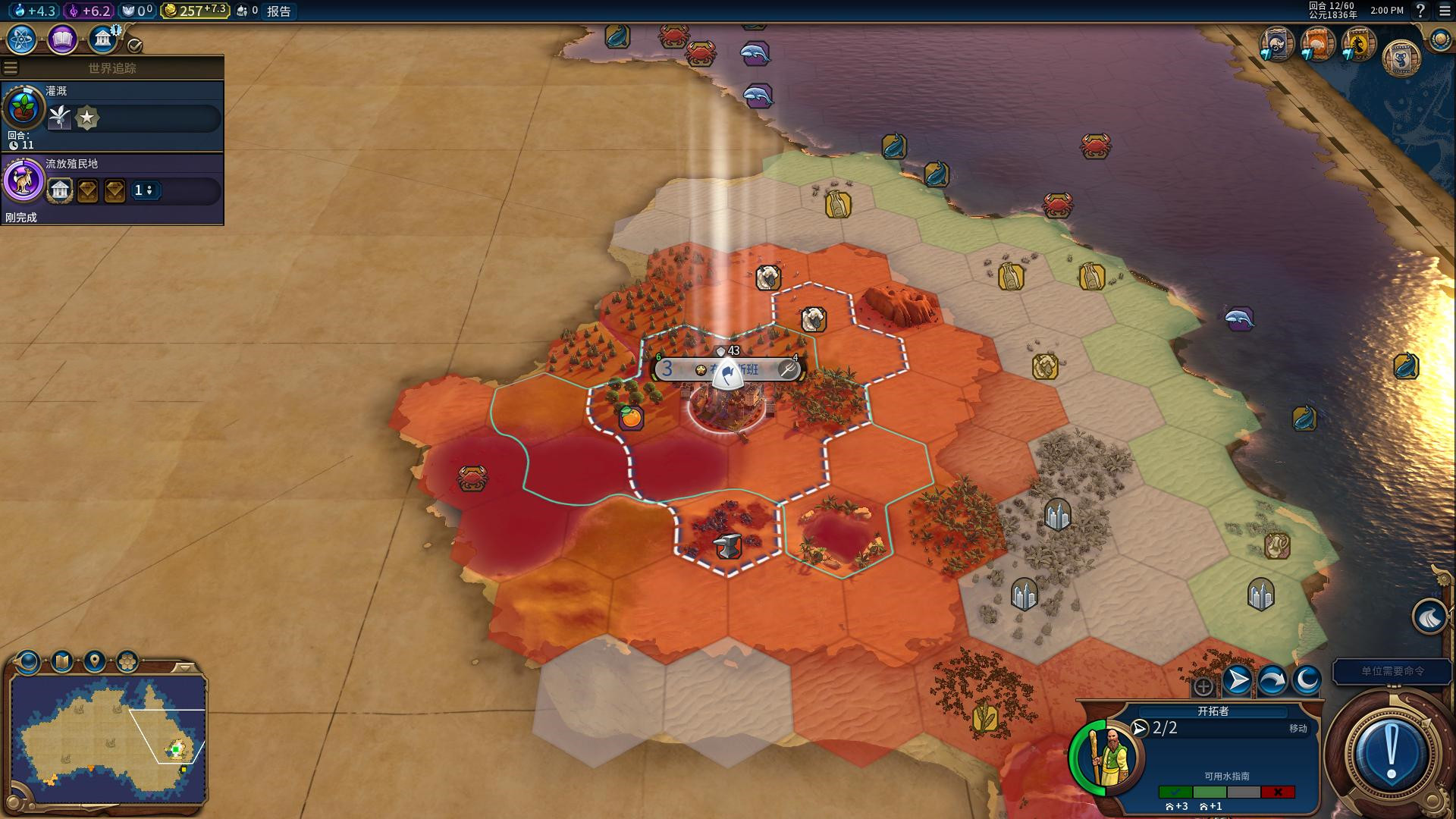Select the 灌溉 research panel

pyautogui.click(x=112, y=115)
